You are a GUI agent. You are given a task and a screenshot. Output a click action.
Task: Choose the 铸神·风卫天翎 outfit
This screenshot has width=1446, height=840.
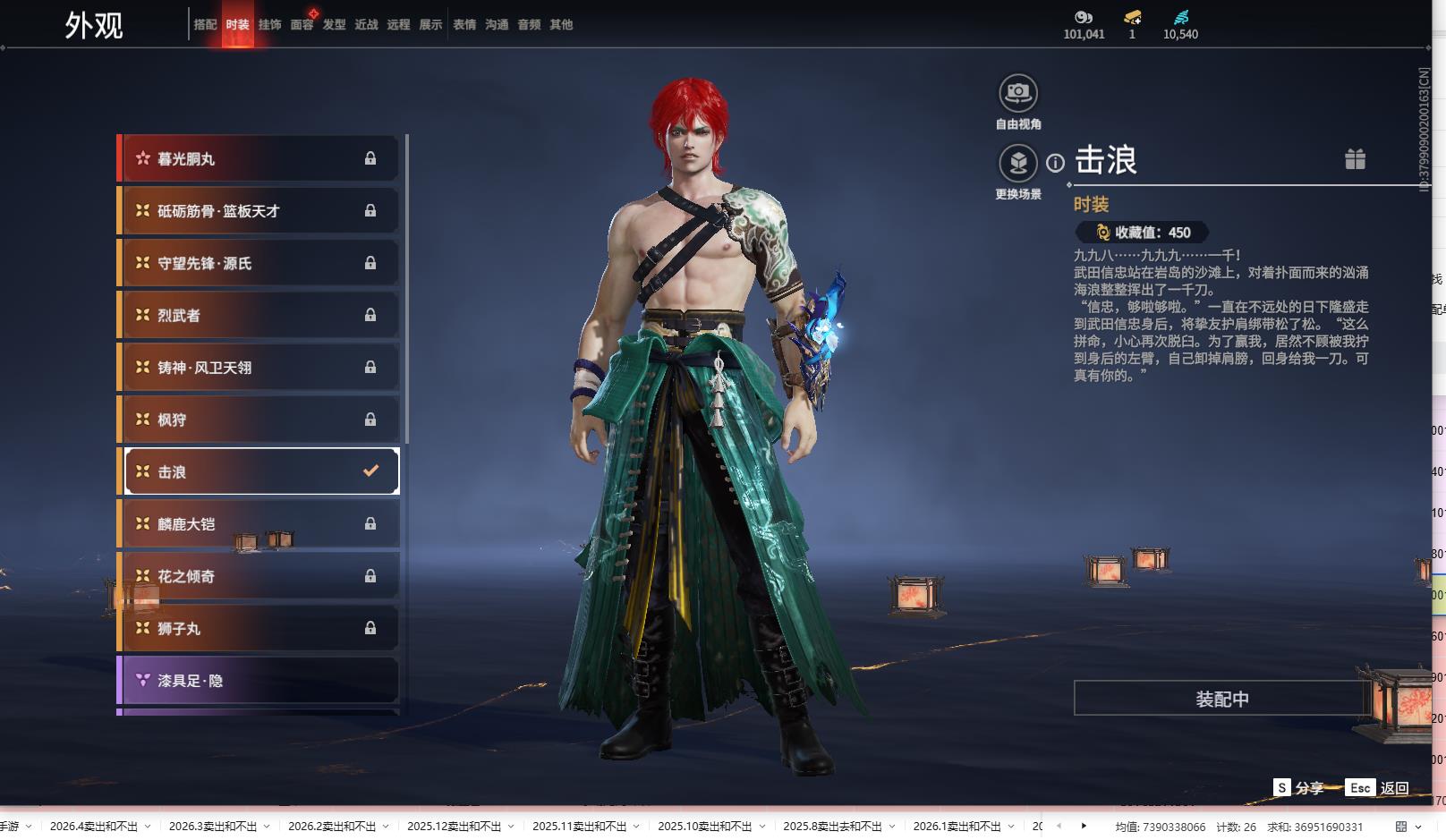259,368
